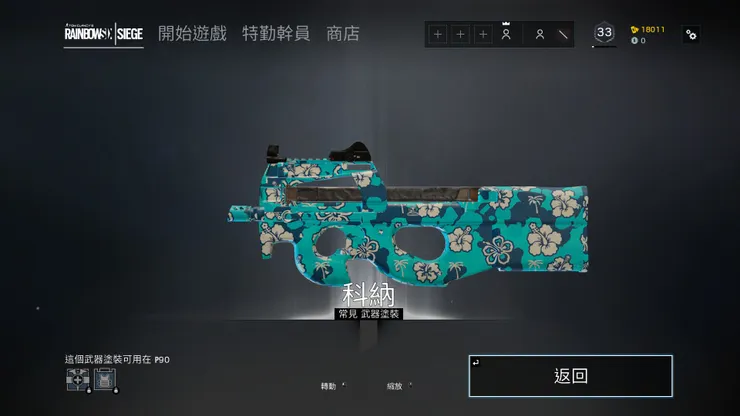Image resolution: width=740 pixels, height=416 pixels.
Task: Select the medic shield operator icon
Action: pyautogui.click(x=77, y=378)
